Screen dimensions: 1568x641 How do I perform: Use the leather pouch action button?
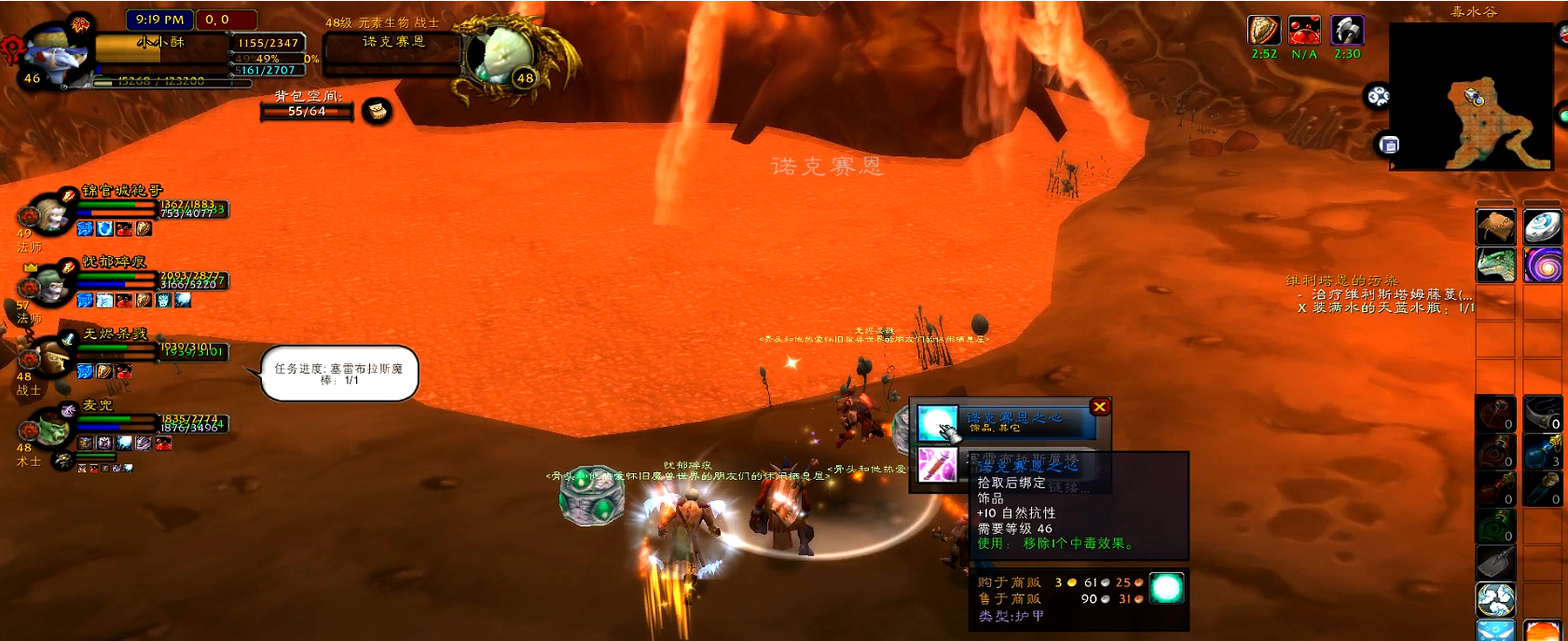coord(1495,227)
